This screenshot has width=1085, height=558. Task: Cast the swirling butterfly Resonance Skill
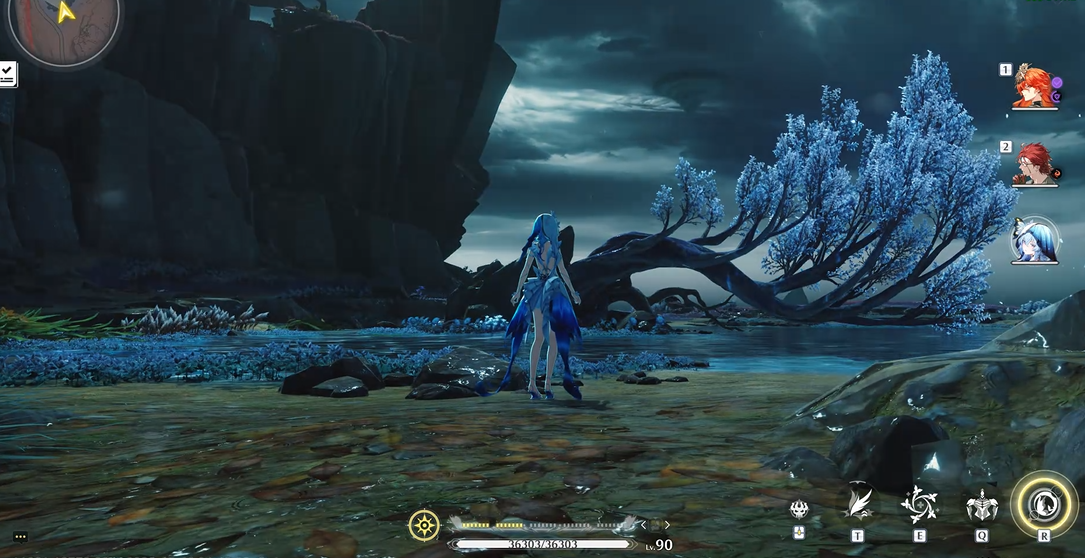pyautogui.click(x=919, y=505)
